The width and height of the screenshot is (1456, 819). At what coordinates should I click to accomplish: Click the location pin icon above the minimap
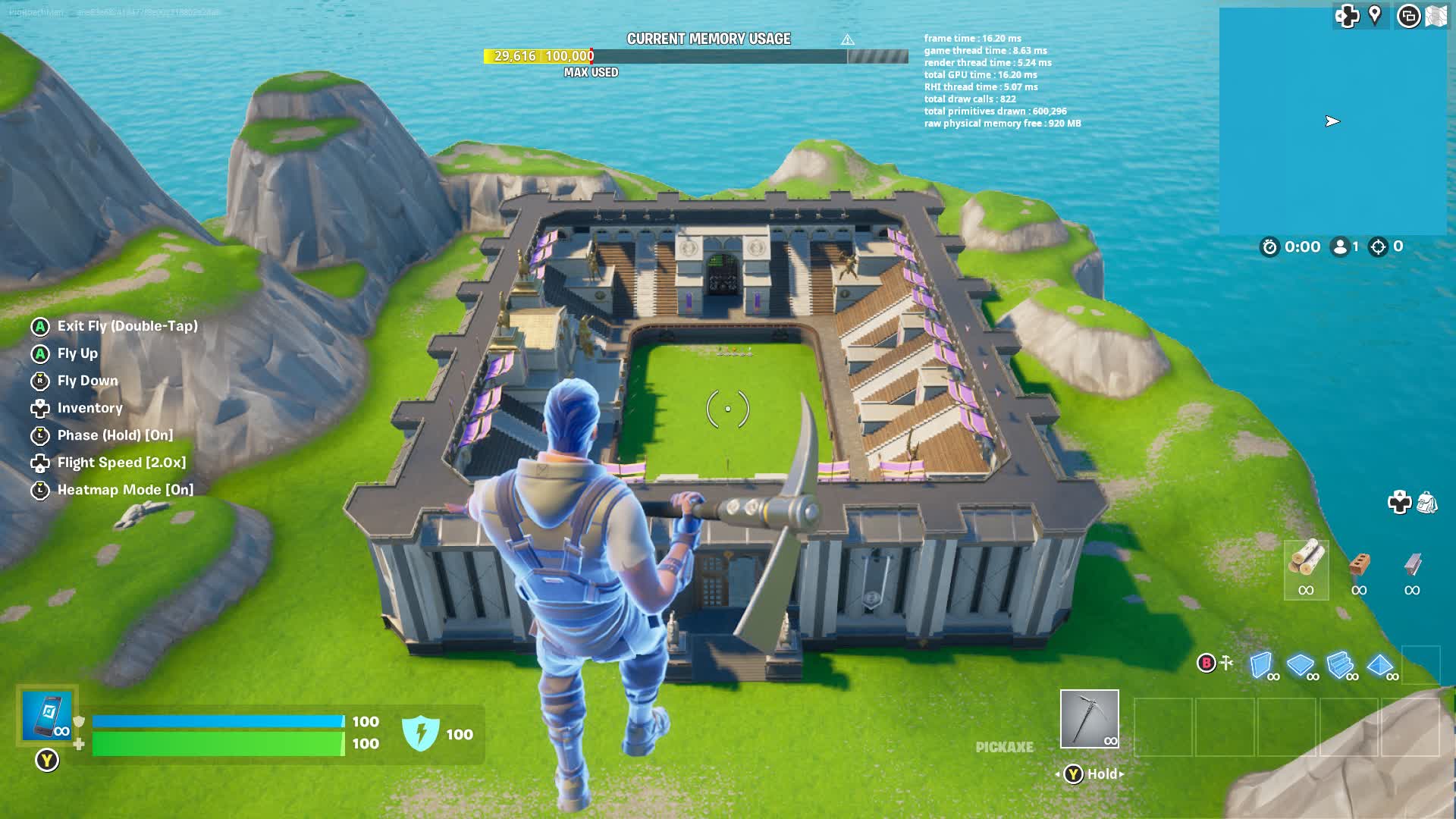(1375, 16)
